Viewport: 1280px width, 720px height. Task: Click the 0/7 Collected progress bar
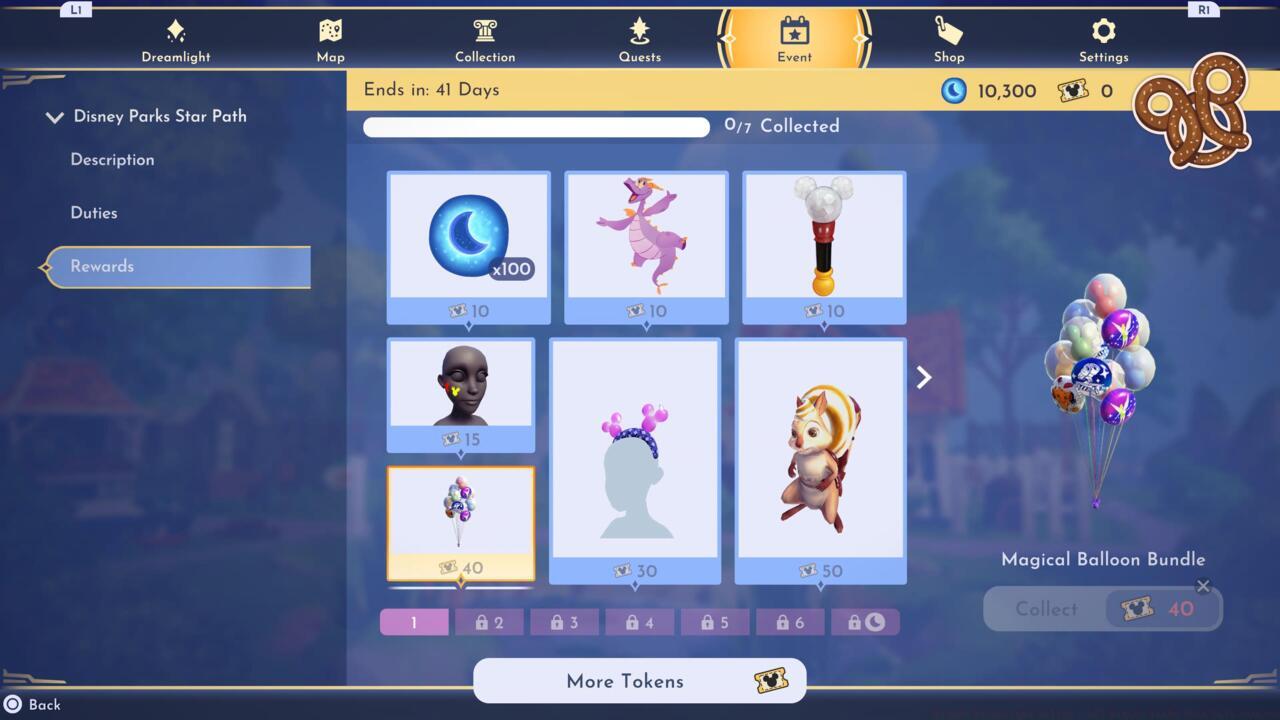(x=536, y=127)
